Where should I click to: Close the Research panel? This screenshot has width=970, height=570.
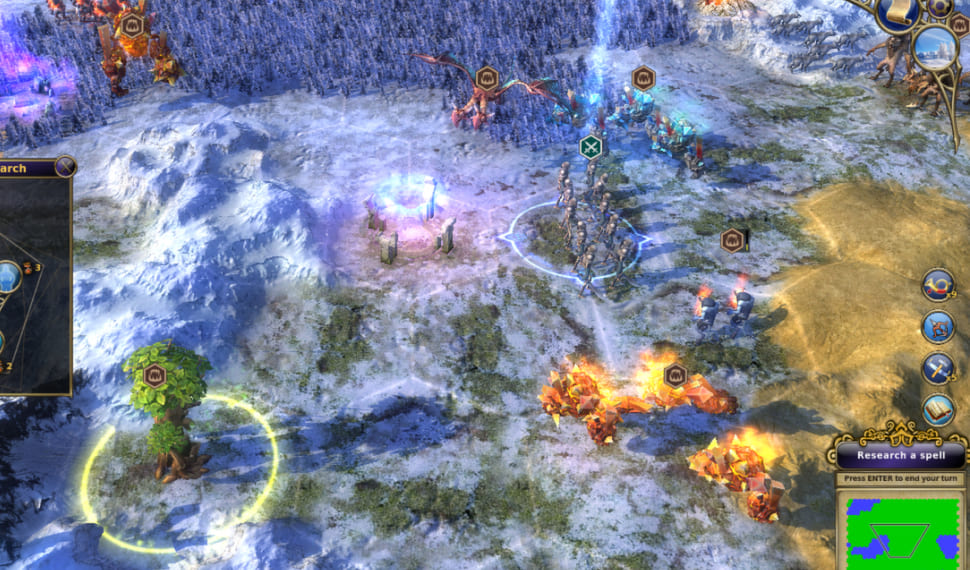coord(66,167)
